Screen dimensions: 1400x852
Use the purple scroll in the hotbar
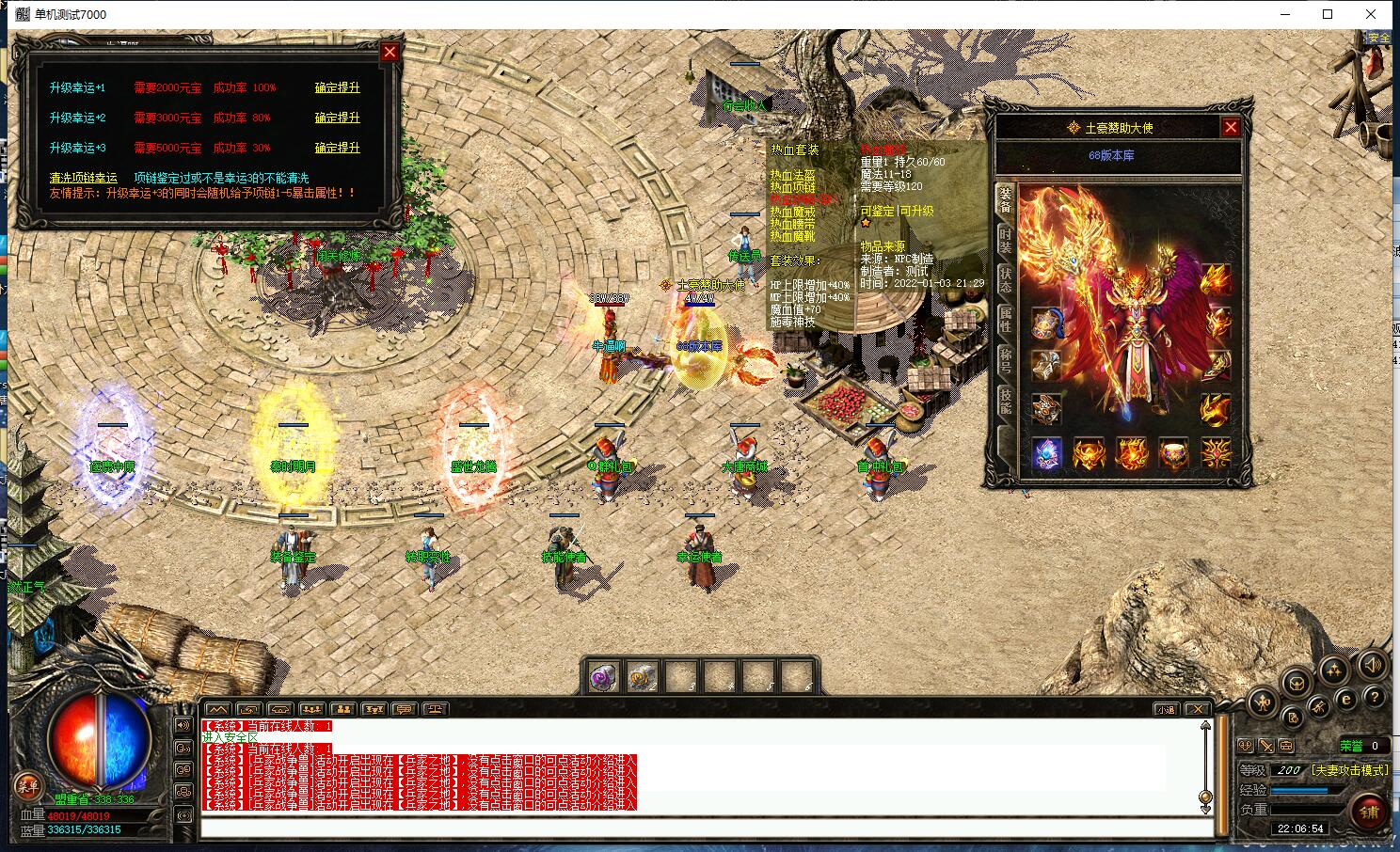(x=603, y=677)
